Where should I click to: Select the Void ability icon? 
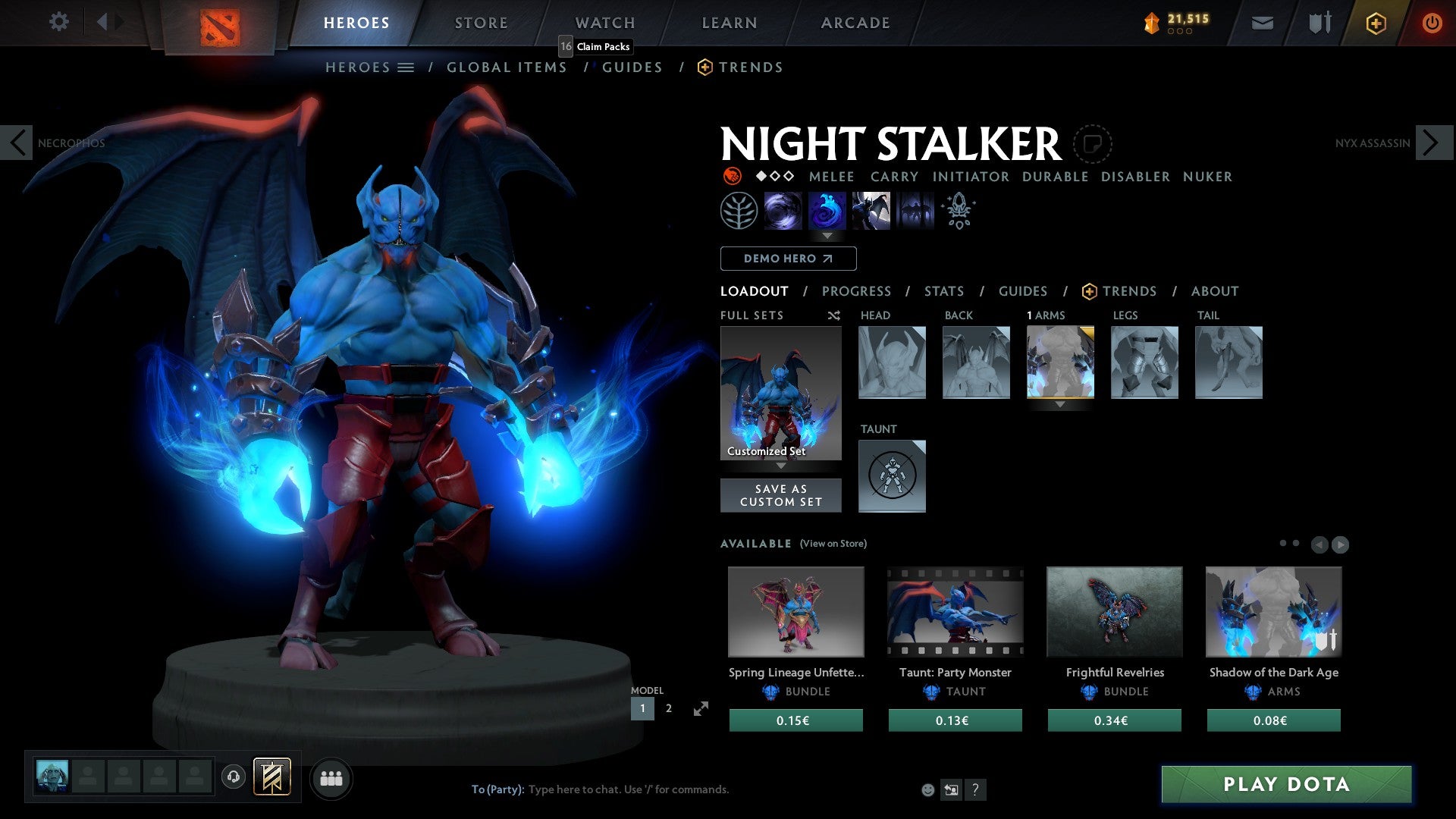(783, 210)
